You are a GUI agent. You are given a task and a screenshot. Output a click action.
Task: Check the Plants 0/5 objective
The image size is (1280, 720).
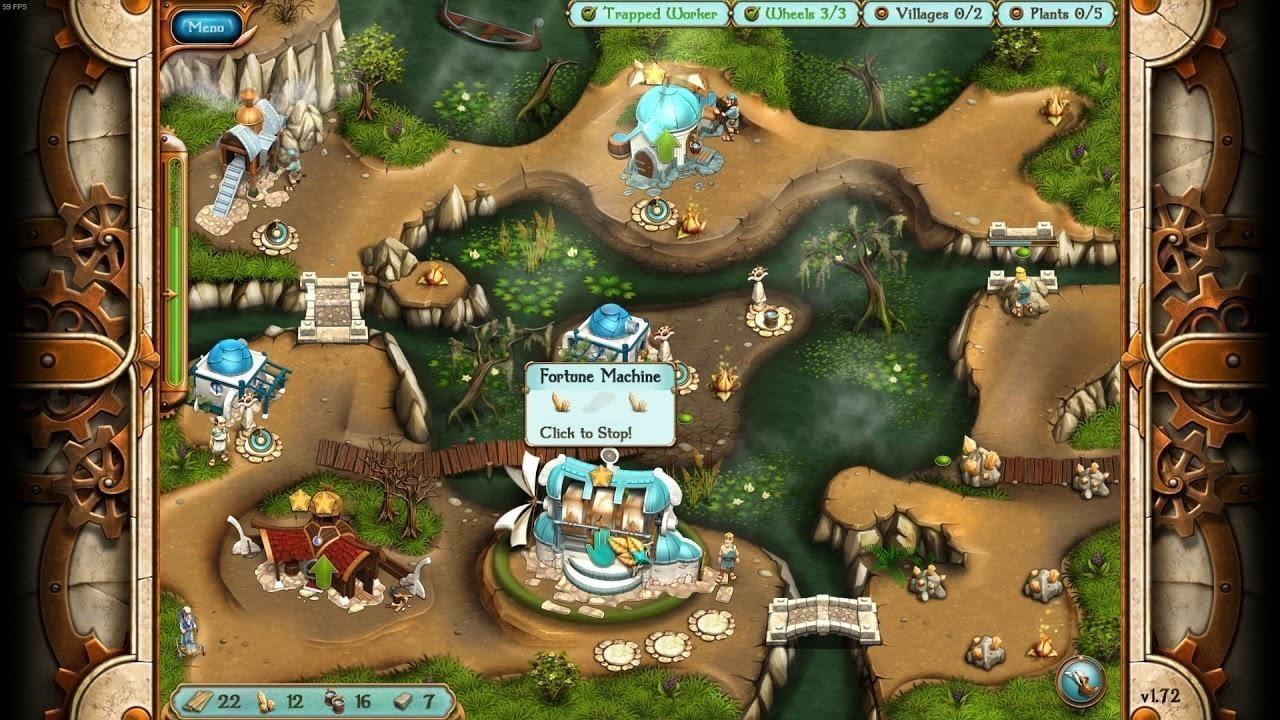(x=1057, y=14)
